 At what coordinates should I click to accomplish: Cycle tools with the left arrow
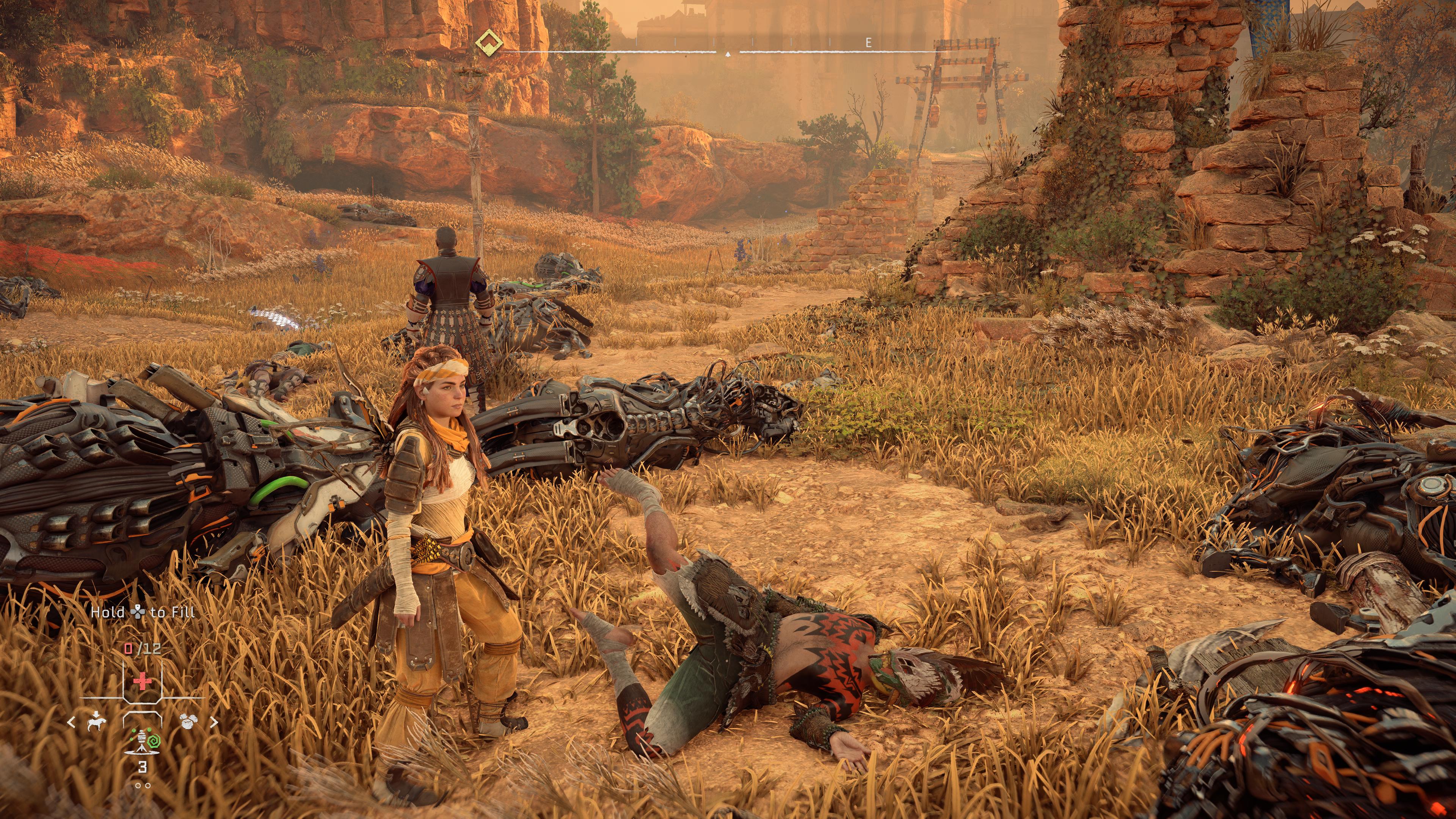[x=71, y=722]
